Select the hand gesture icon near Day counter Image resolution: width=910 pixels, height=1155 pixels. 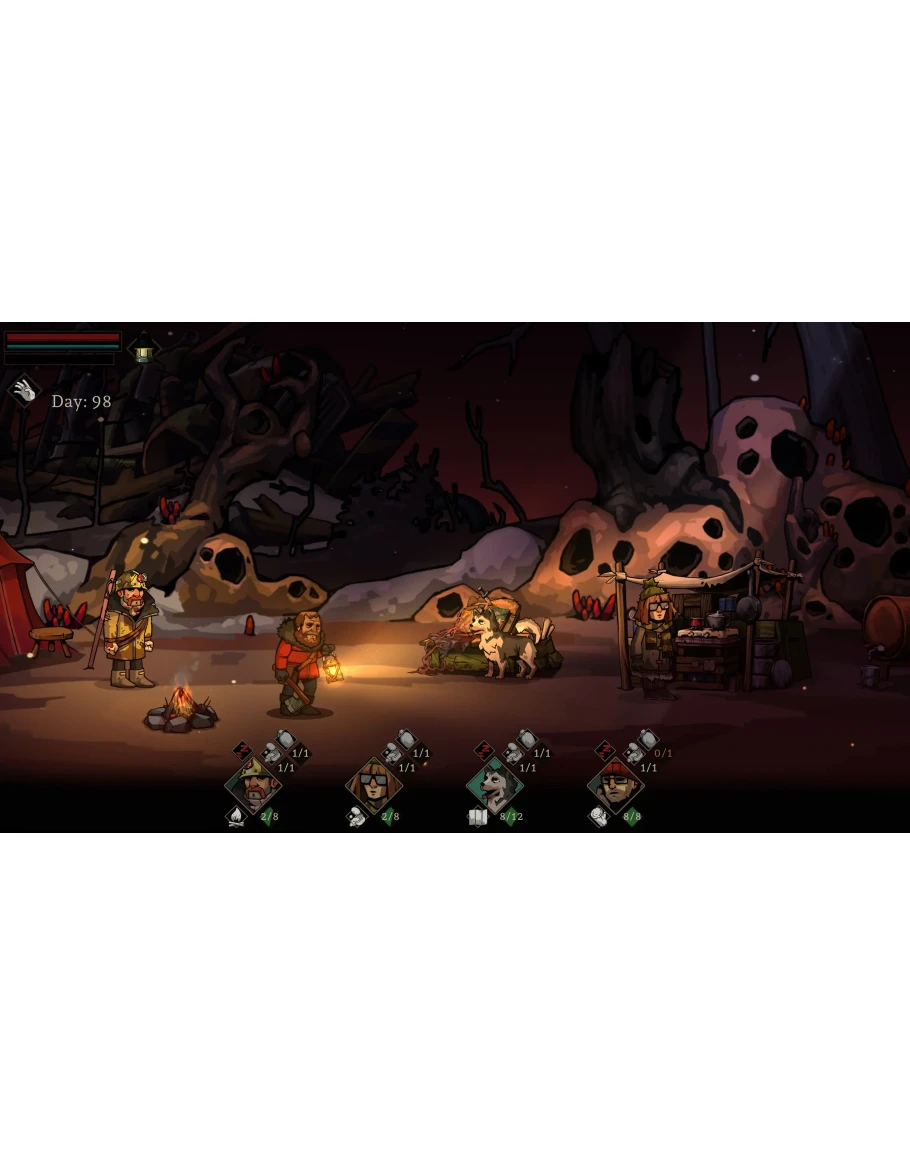(x=24, y=390)
